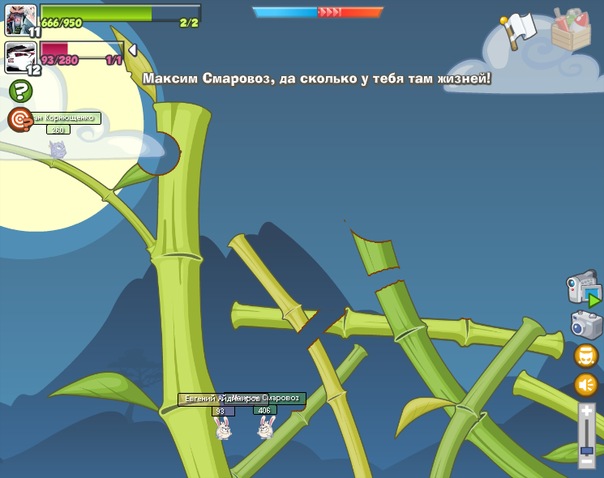Click the orange target icon
604x478 pixels.
point(20,119)
